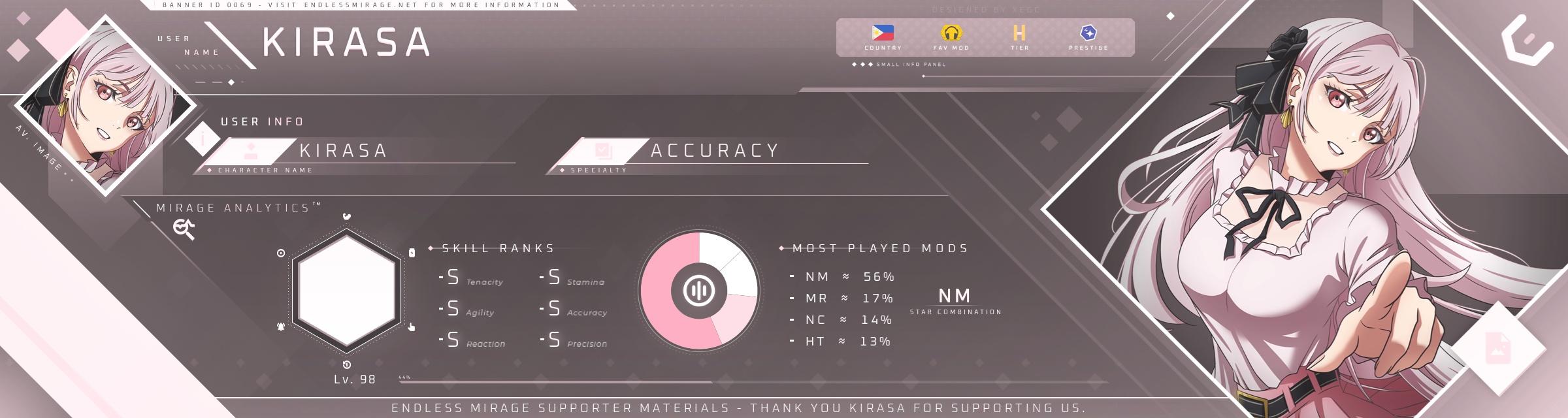Open the blue Prestige badge
The height and width of the screenshot is (418, 1568).
[x=1088, y=33]
